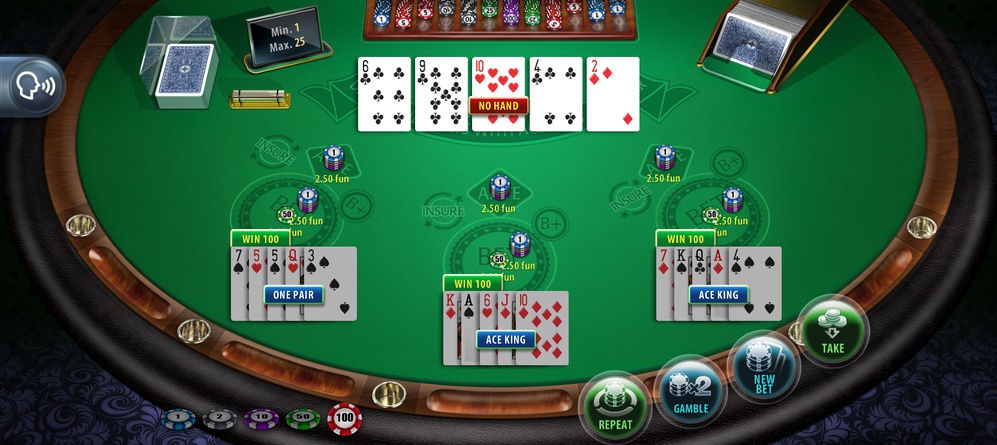Screen dimensions: 997x445
Task: Choose the green 50 chip
Action: coord(302,418)
